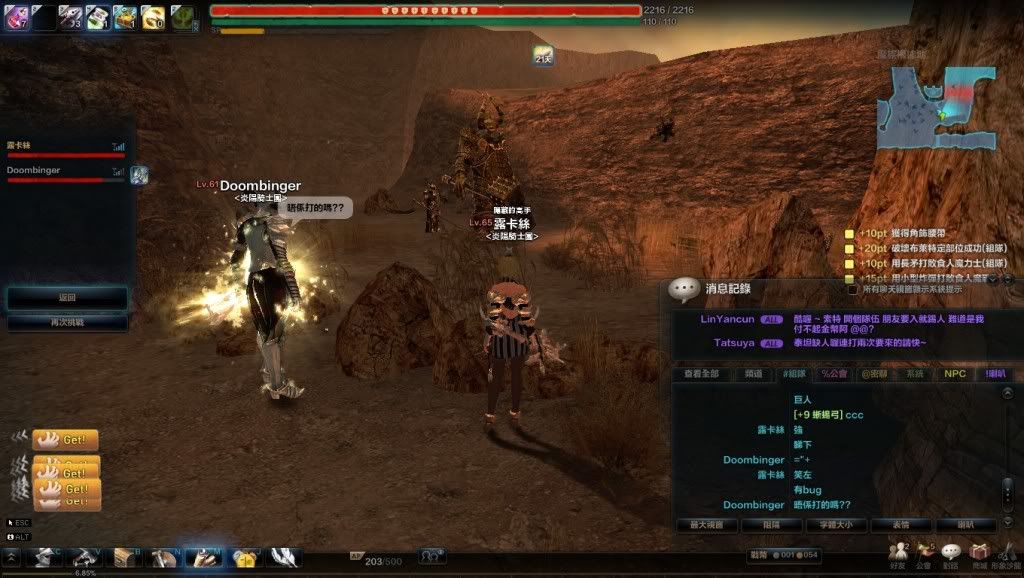Open the 字體大小 font size option
1024x578 pixels.
pos(836,524)
